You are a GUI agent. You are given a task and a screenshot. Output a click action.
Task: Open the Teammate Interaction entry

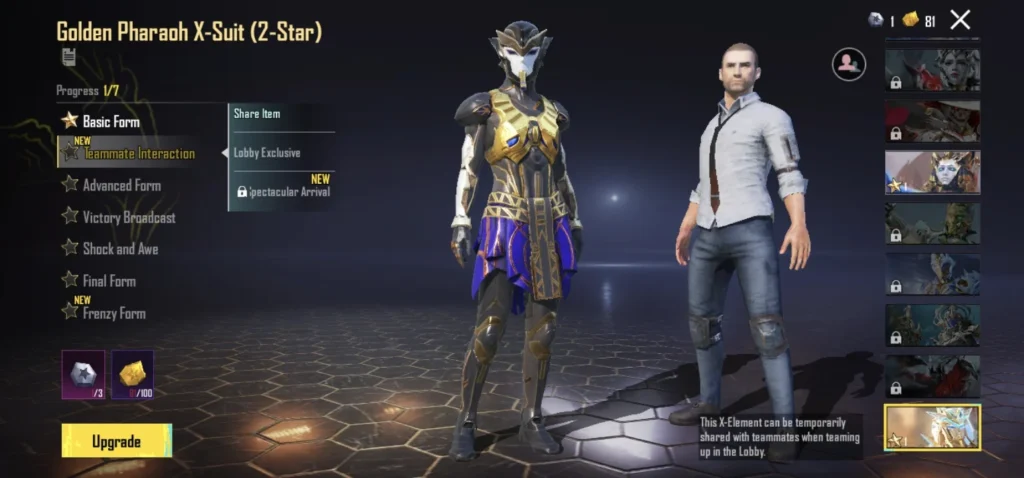[x=138, y=153]
